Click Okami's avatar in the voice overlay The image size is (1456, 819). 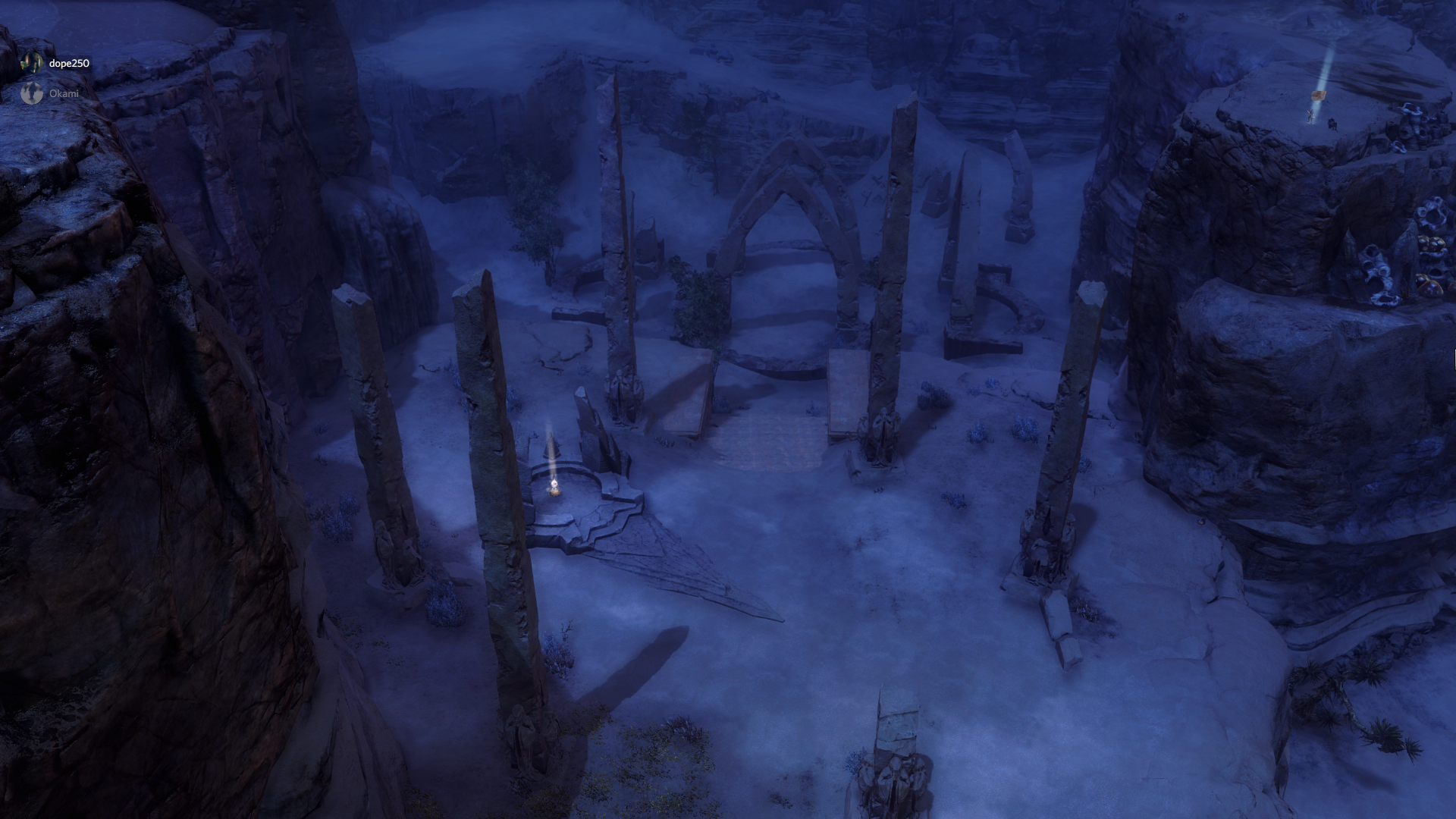(x=31, y=93)
